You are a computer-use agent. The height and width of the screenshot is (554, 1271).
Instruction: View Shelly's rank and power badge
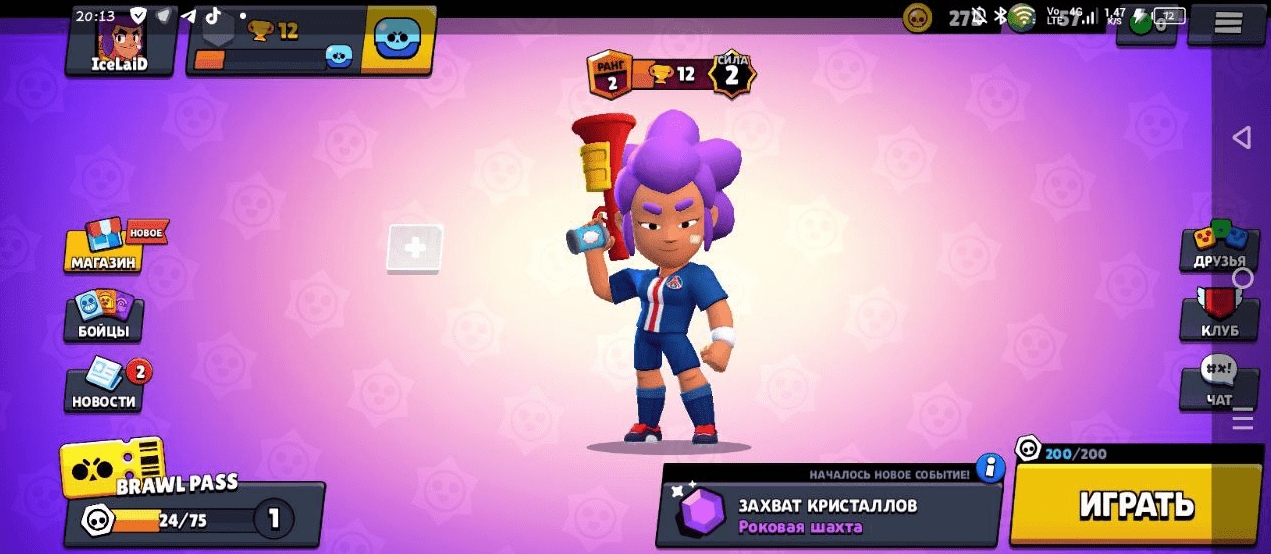click(x=670, y=74)
